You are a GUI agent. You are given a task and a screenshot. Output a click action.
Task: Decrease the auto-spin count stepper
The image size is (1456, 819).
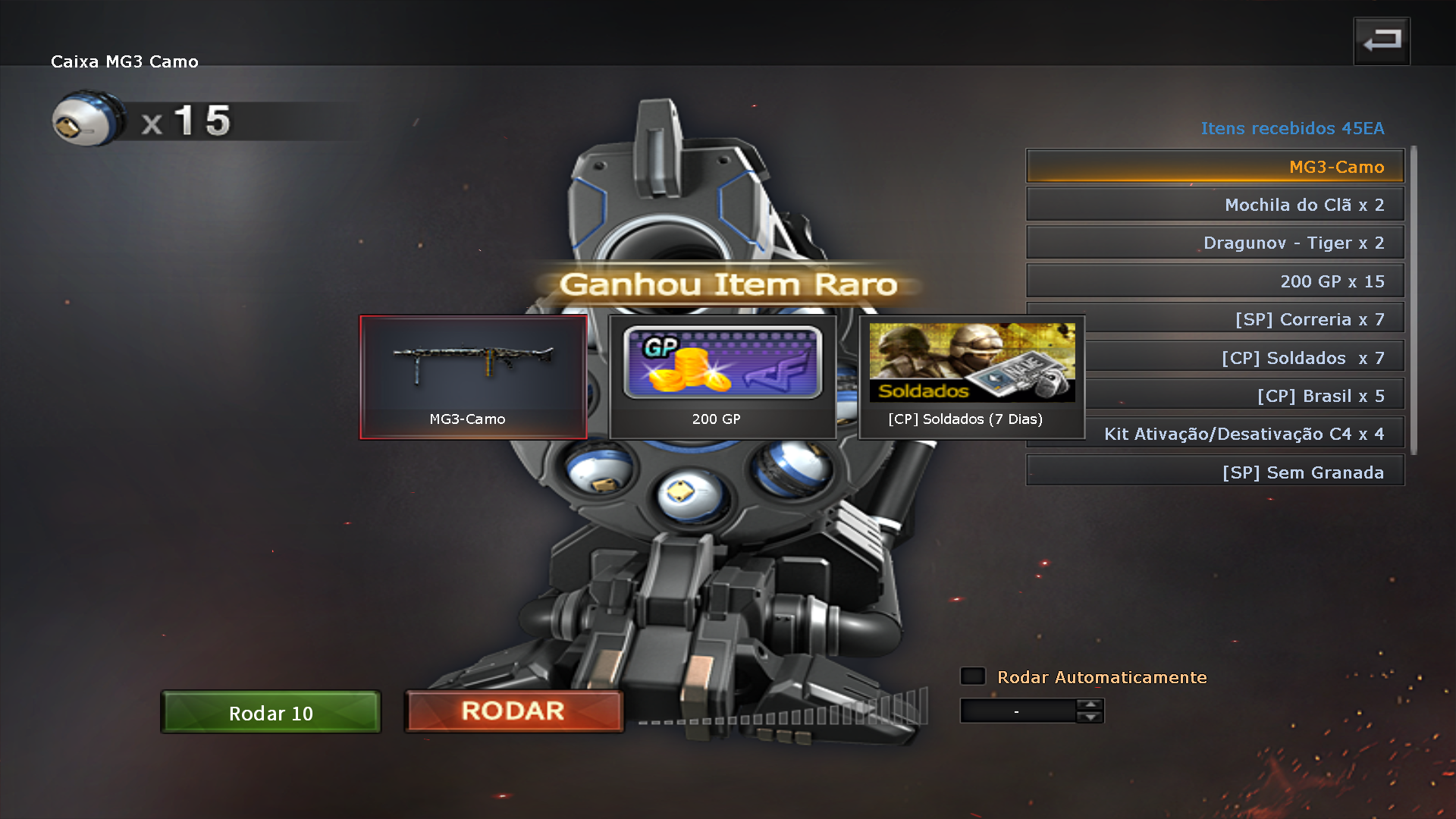coord(1090,717)
